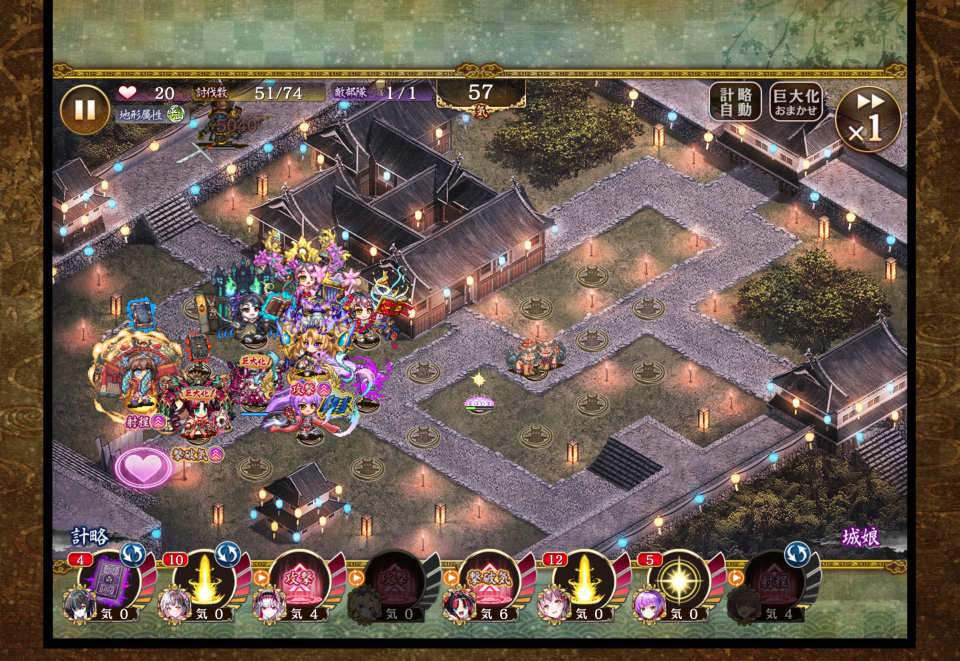Screen dimensions: 960x661
Task: Use the yellow flame stratagem costing 10
Action: [203, 578]
